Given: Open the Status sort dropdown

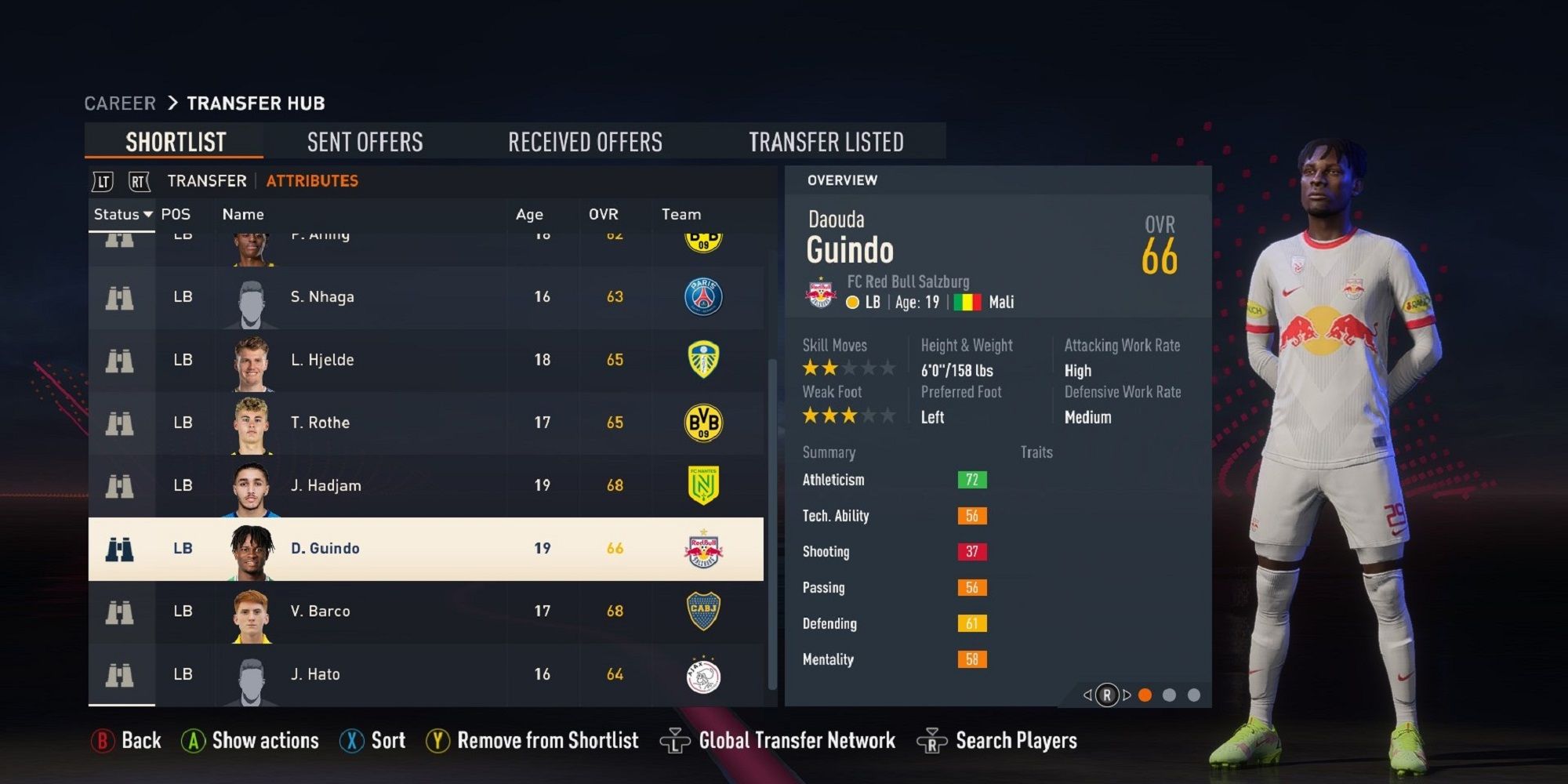Looking at the screenshot, I should (x=122, y=213).
